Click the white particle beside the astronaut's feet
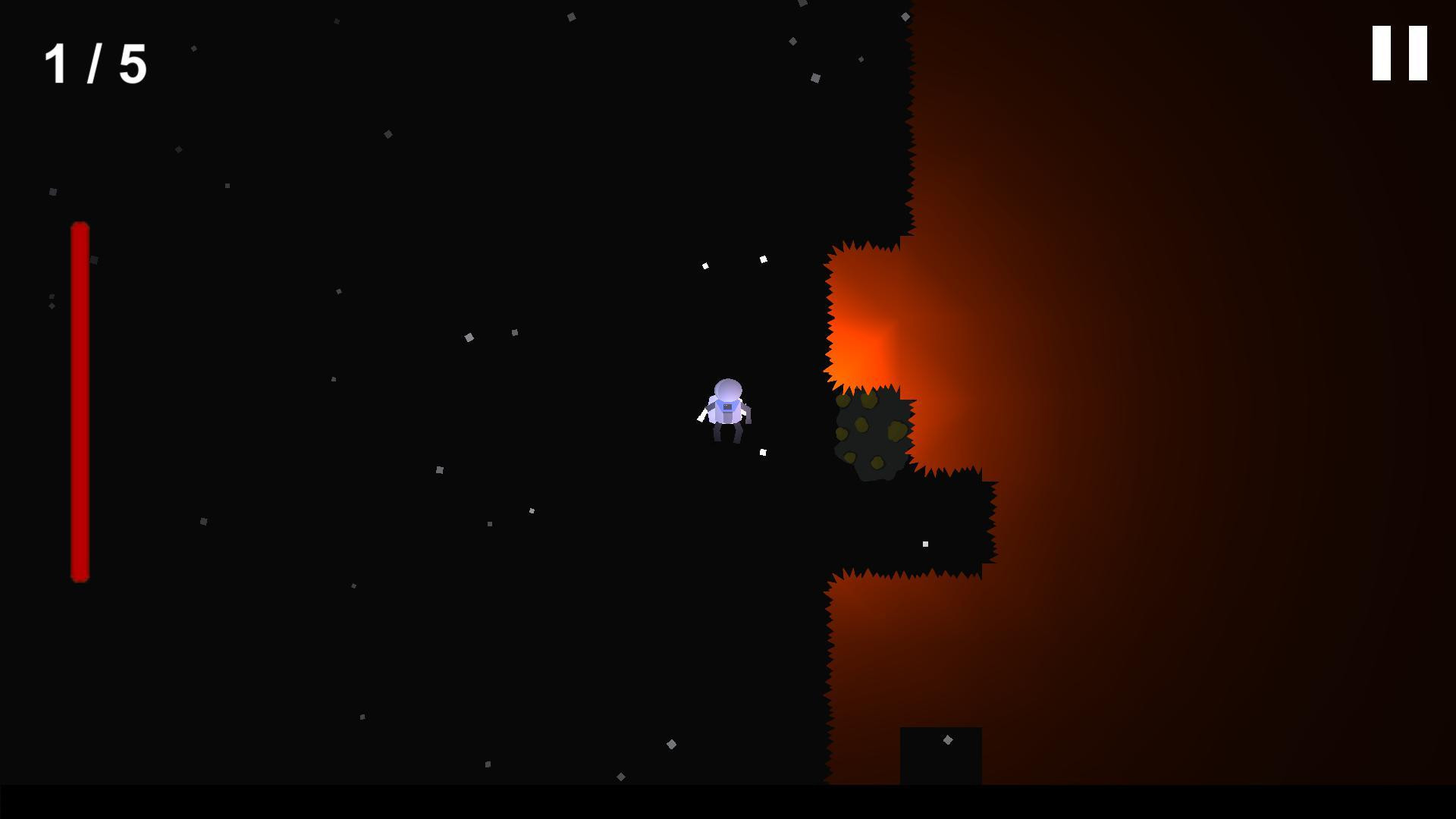1456x819 pixels. pos(763,452)
